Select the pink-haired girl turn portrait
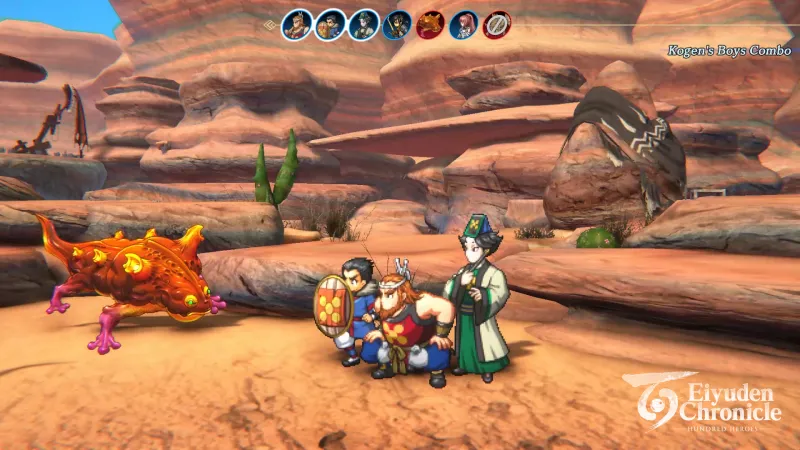Viewport: 800px width, 450px height. 463,24
